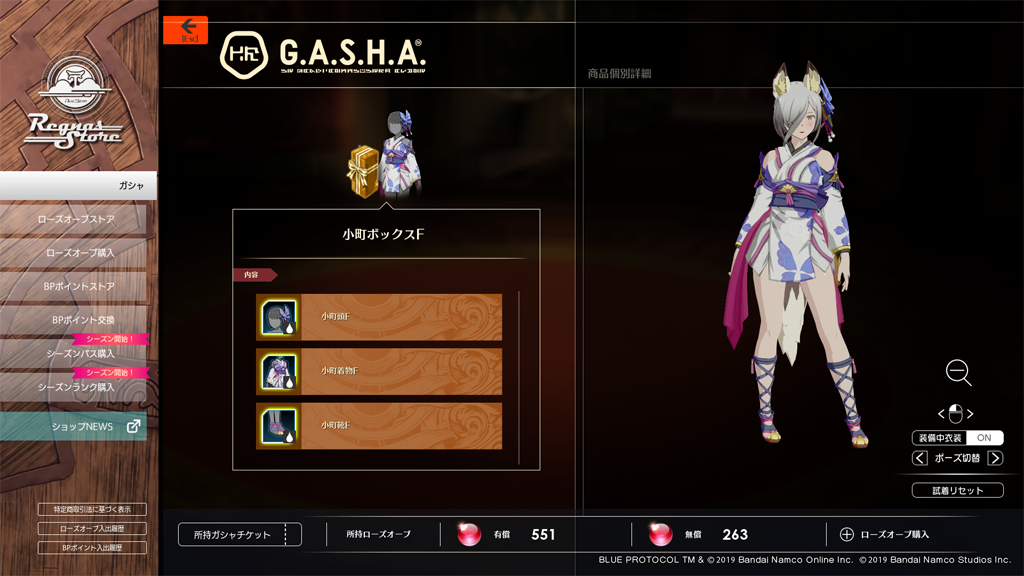Show the 特定商取引法に基づく表示 notice
Viewport: 1024px width, 576px height.
pyautogui.click(x=92, y=509)
